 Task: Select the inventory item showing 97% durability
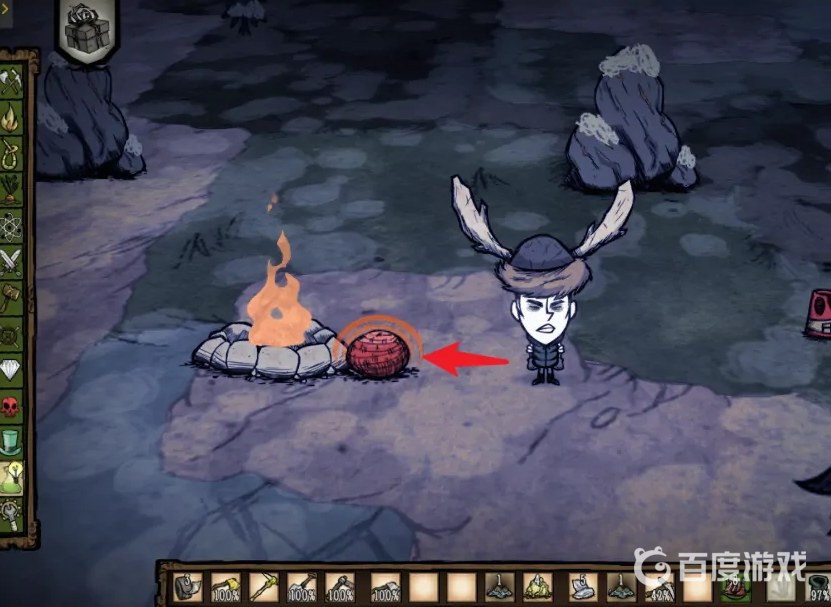[x=818, y=587]
